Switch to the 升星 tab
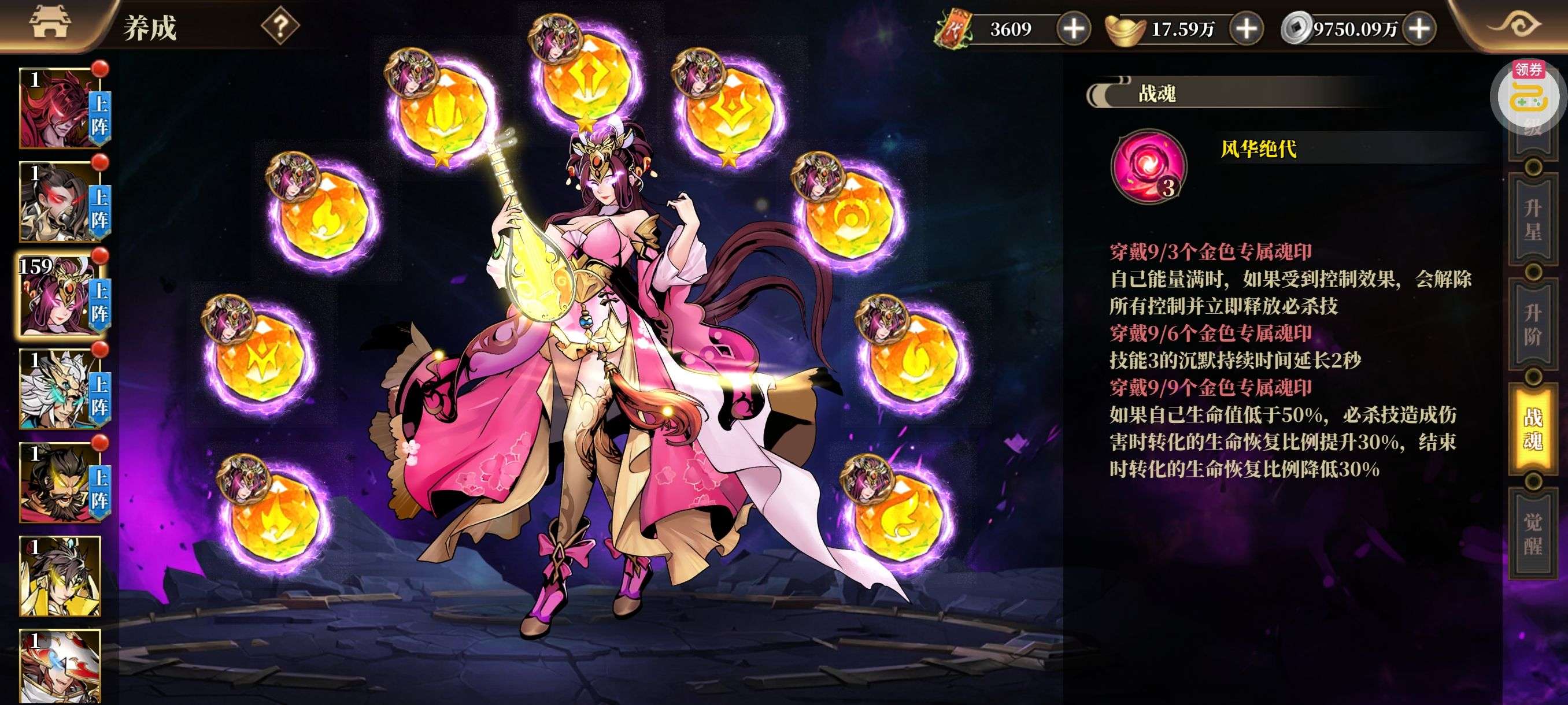1568x705 pixels. [1533, 220]
